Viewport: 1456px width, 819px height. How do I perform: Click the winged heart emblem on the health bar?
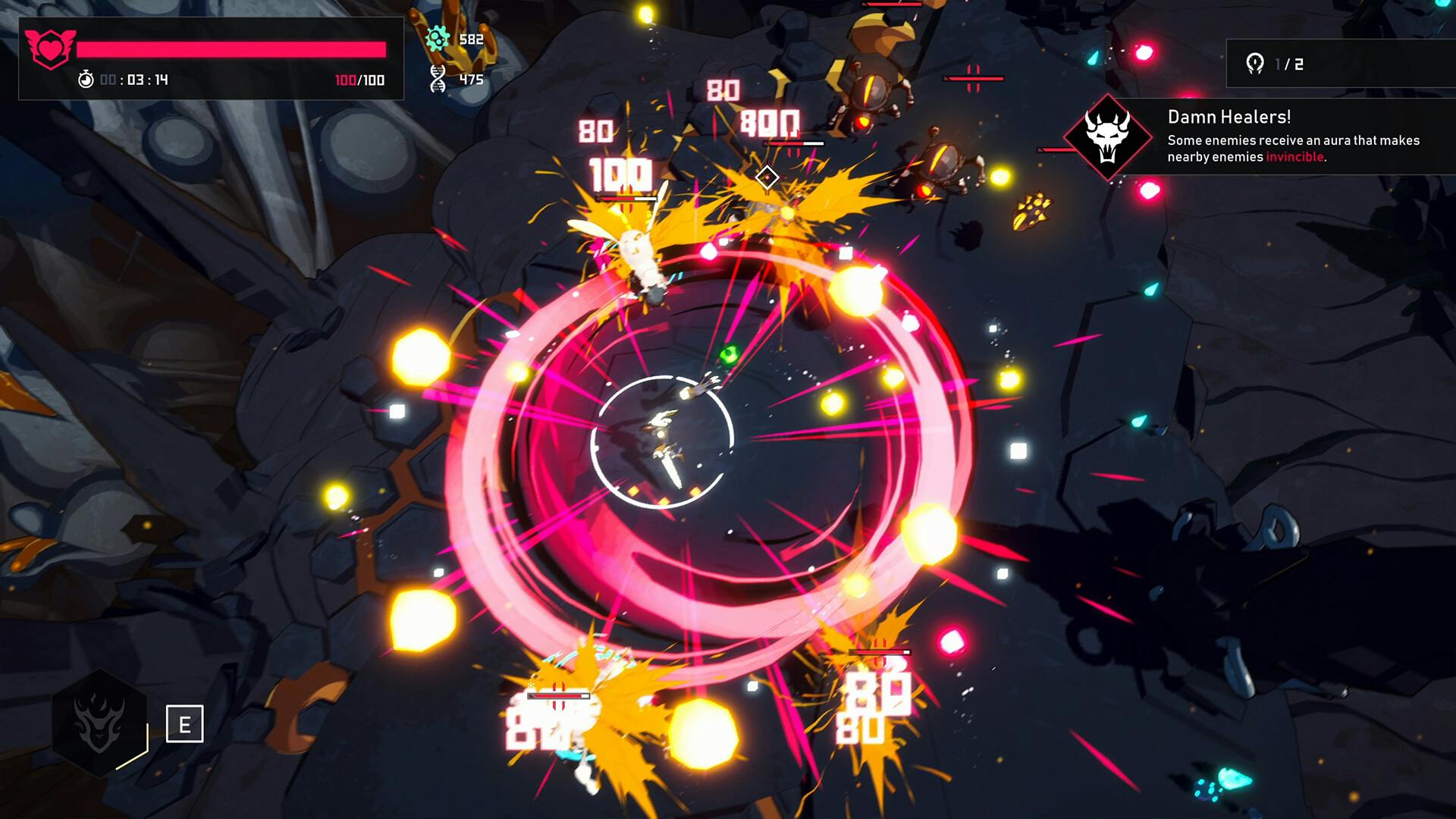49,47
